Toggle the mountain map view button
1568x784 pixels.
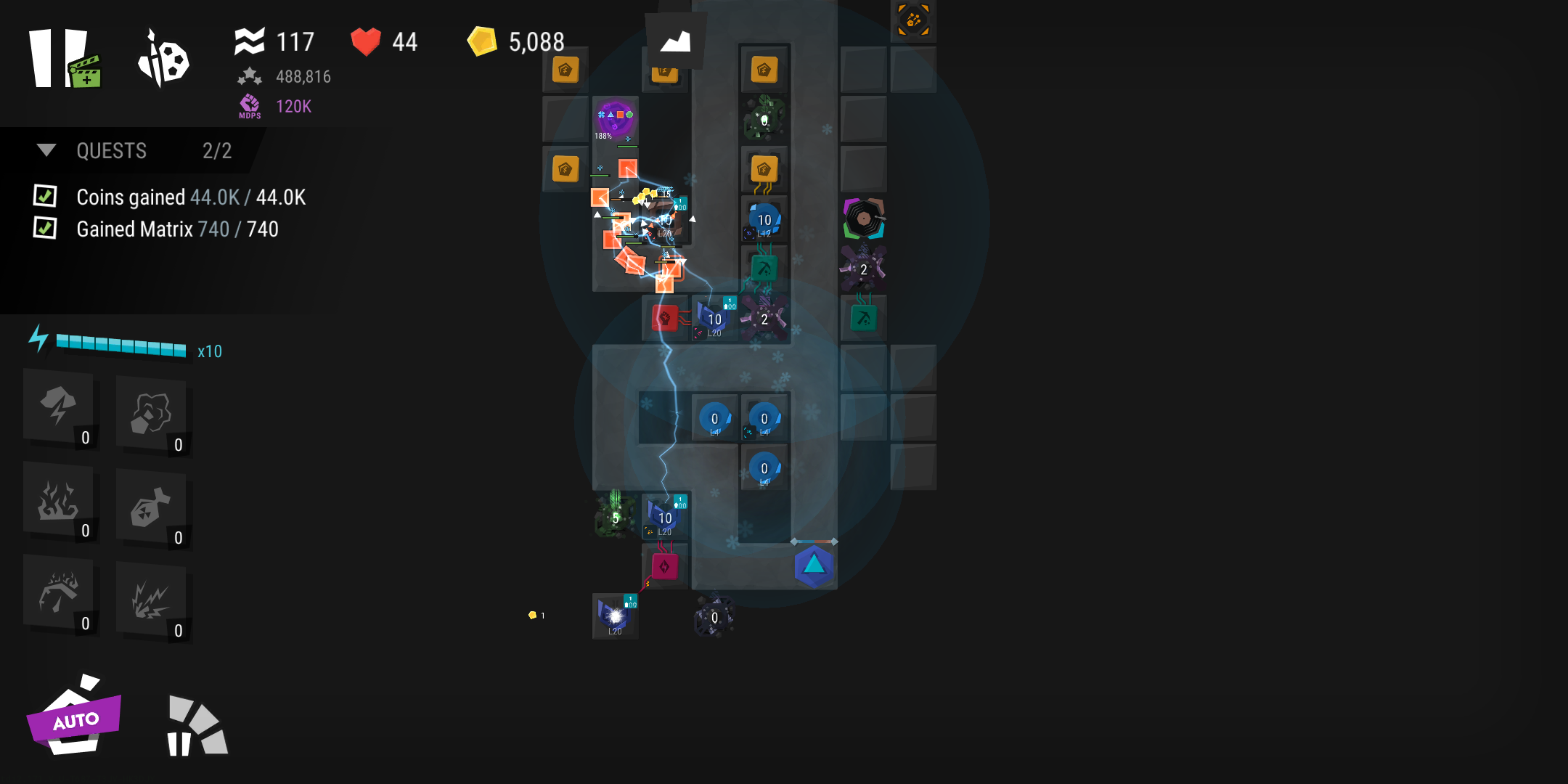point(676,41)
